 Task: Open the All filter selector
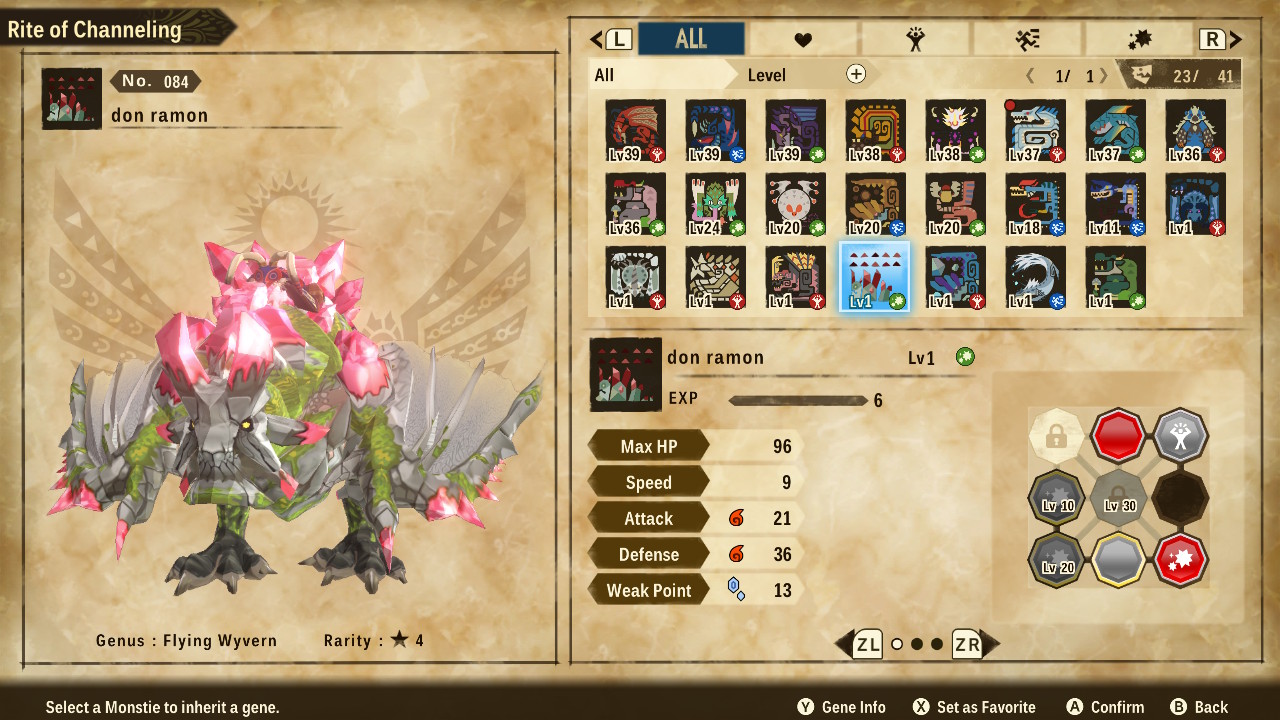(660, 75)
